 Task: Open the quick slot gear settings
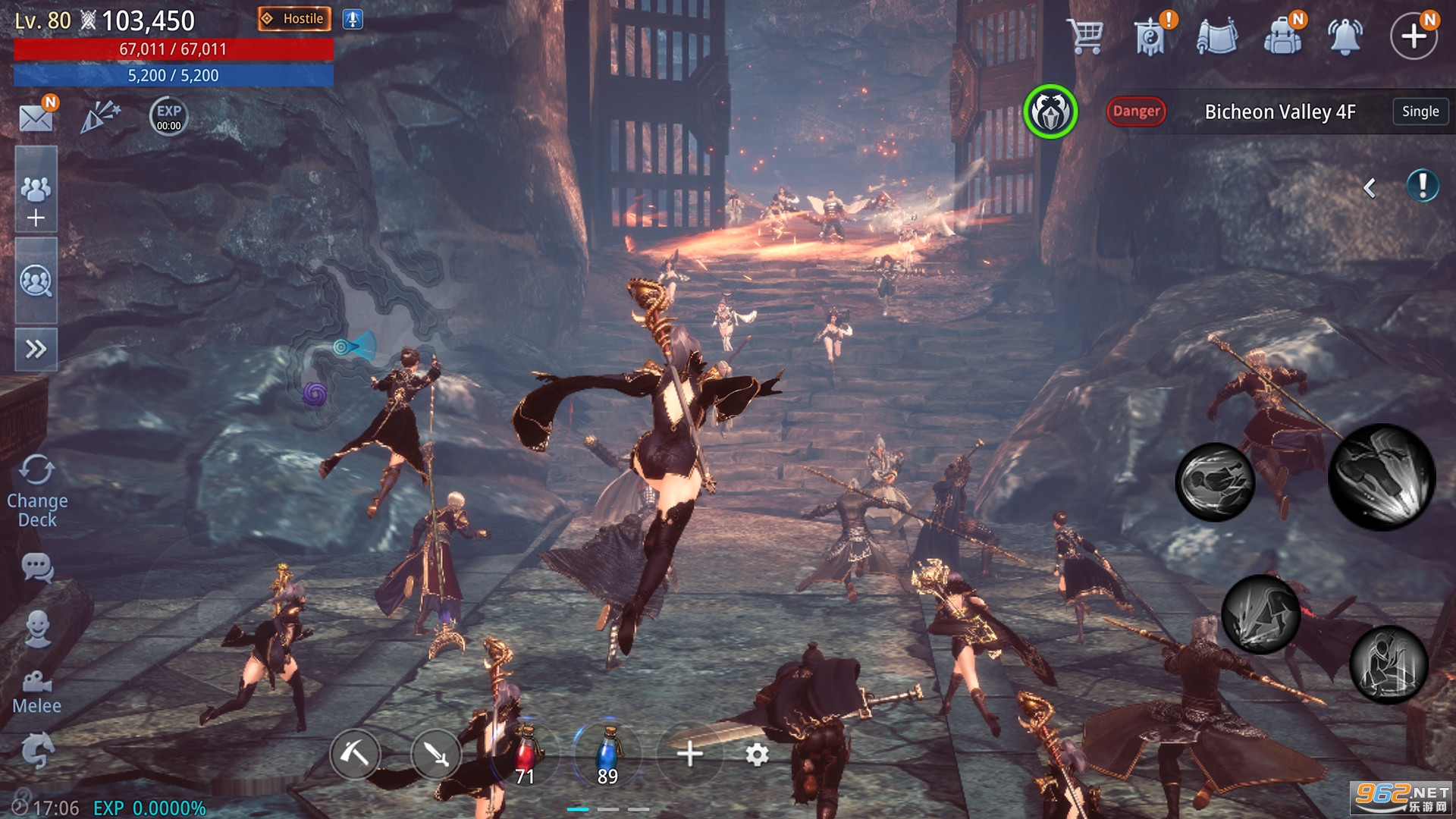757,755
